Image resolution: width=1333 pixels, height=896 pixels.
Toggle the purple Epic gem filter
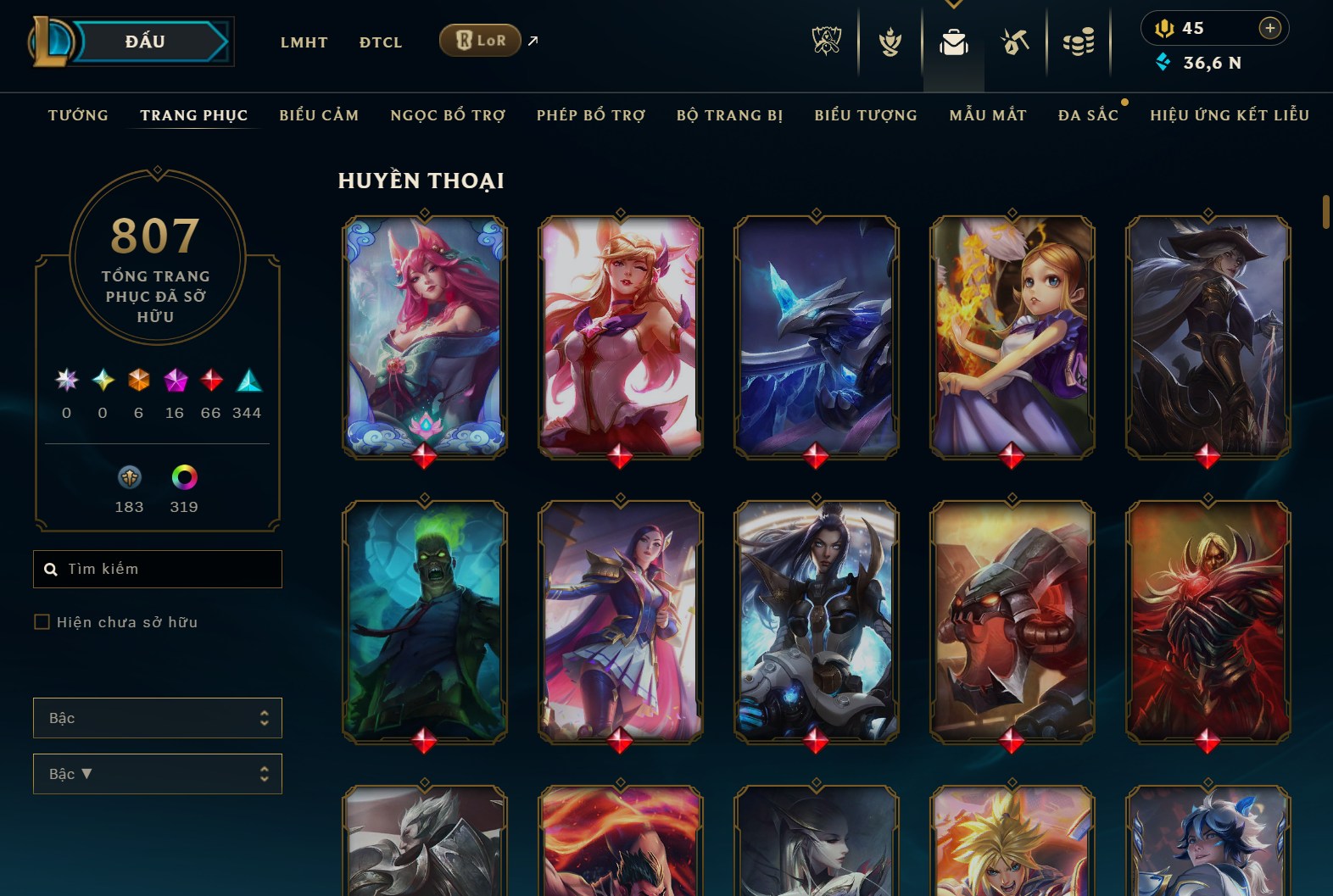point(174,381)
